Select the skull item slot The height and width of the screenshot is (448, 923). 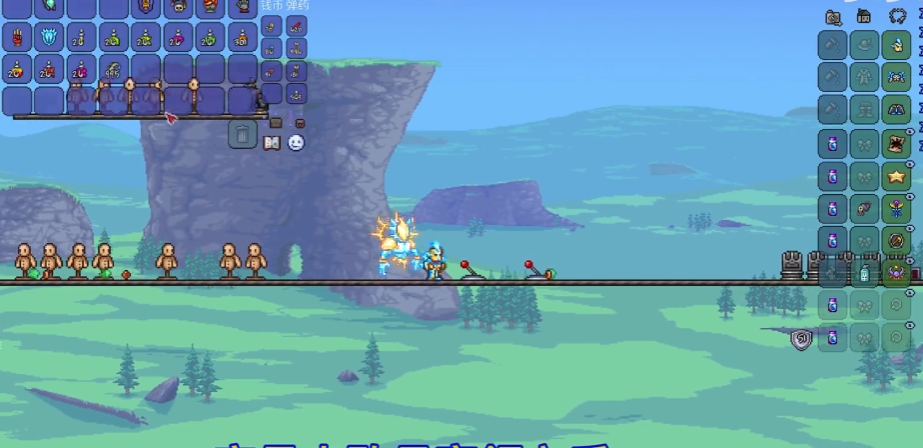tap(177, 7)
